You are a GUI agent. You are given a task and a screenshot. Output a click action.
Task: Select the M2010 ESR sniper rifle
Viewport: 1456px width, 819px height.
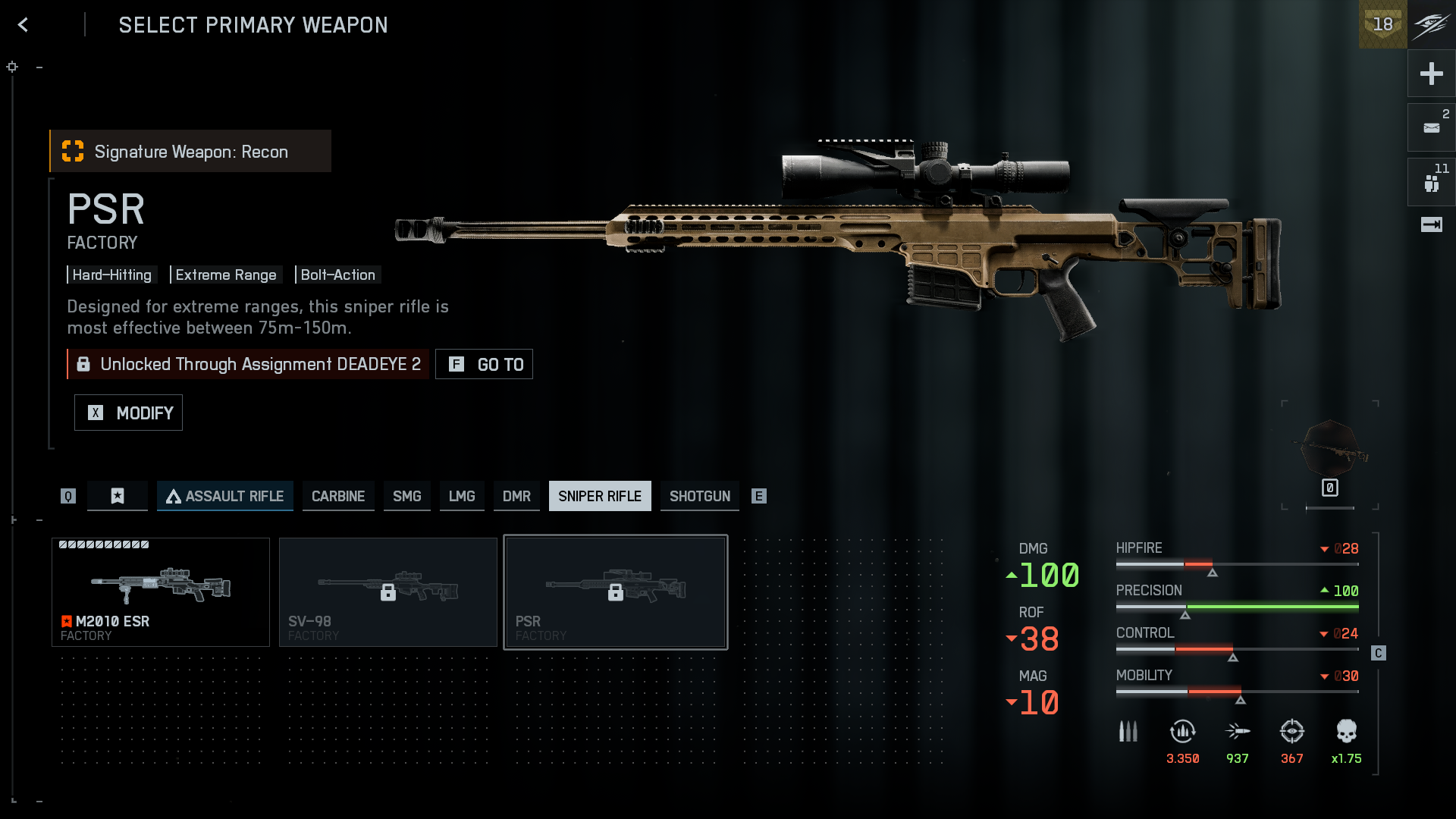click(161, 592)
